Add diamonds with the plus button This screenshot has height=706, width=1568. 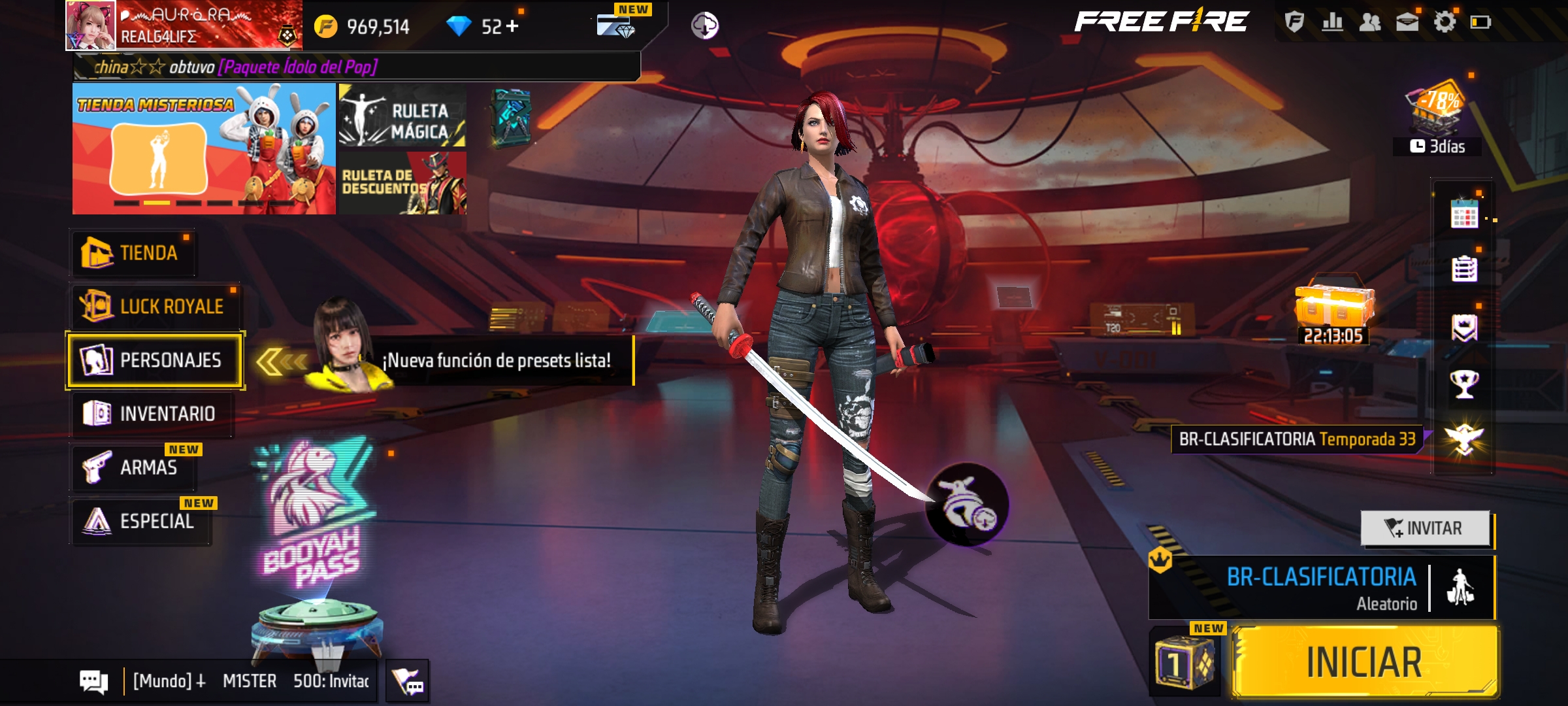pos(512,26)
